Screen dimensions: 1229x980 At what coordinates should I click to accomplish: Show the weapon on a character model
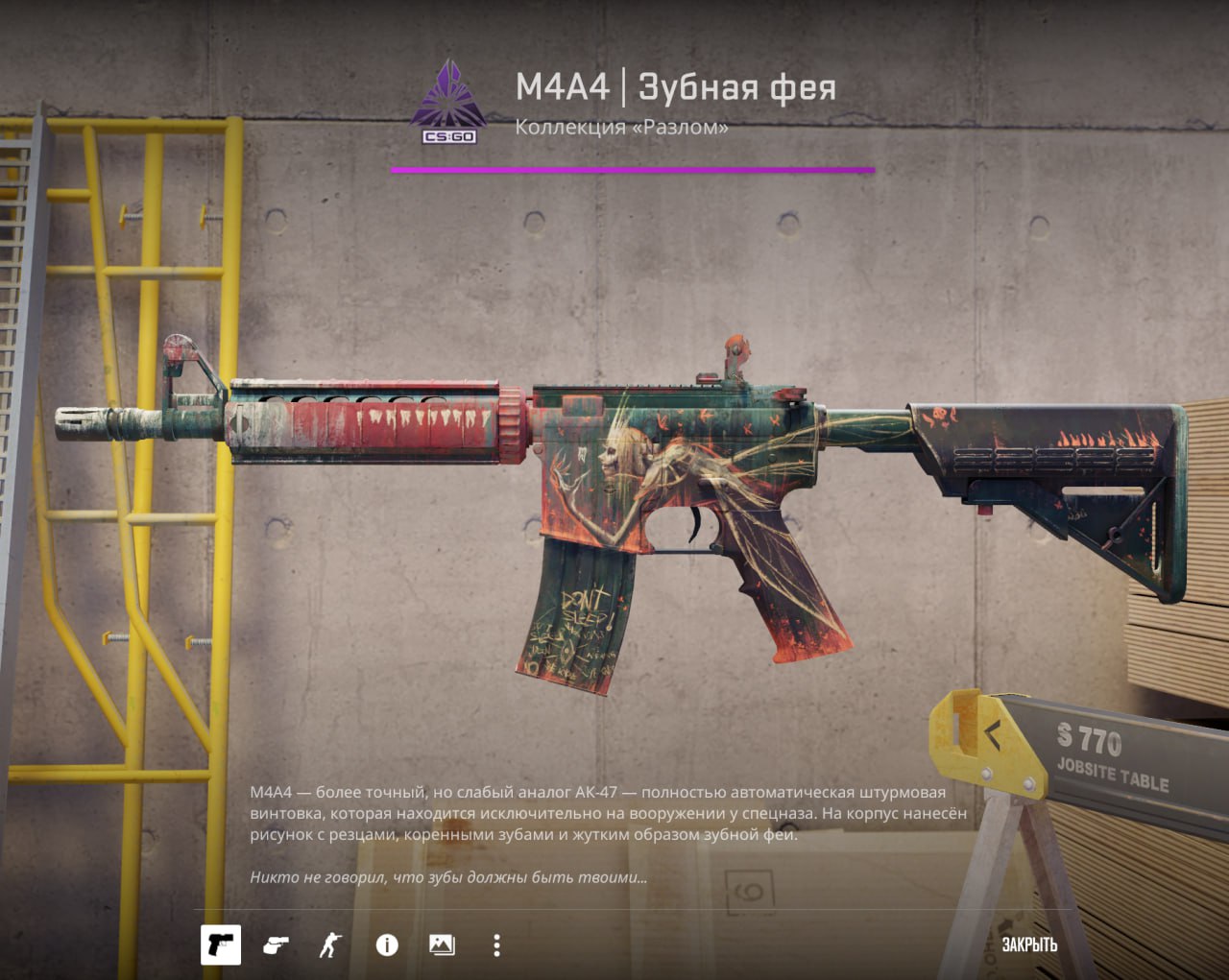[330, 945]
